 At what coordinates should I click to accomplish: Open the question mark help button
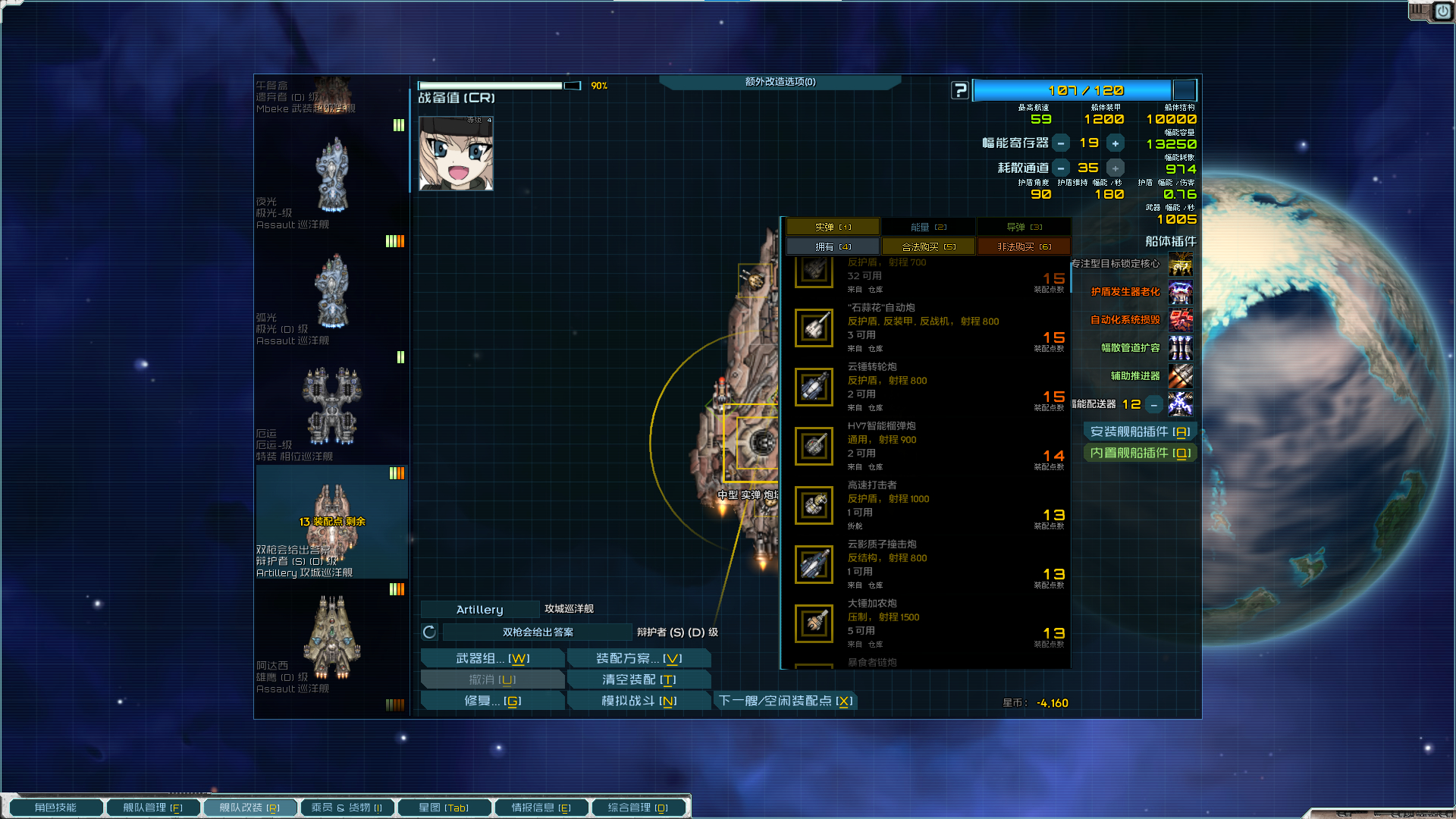(x=960, y=90)
